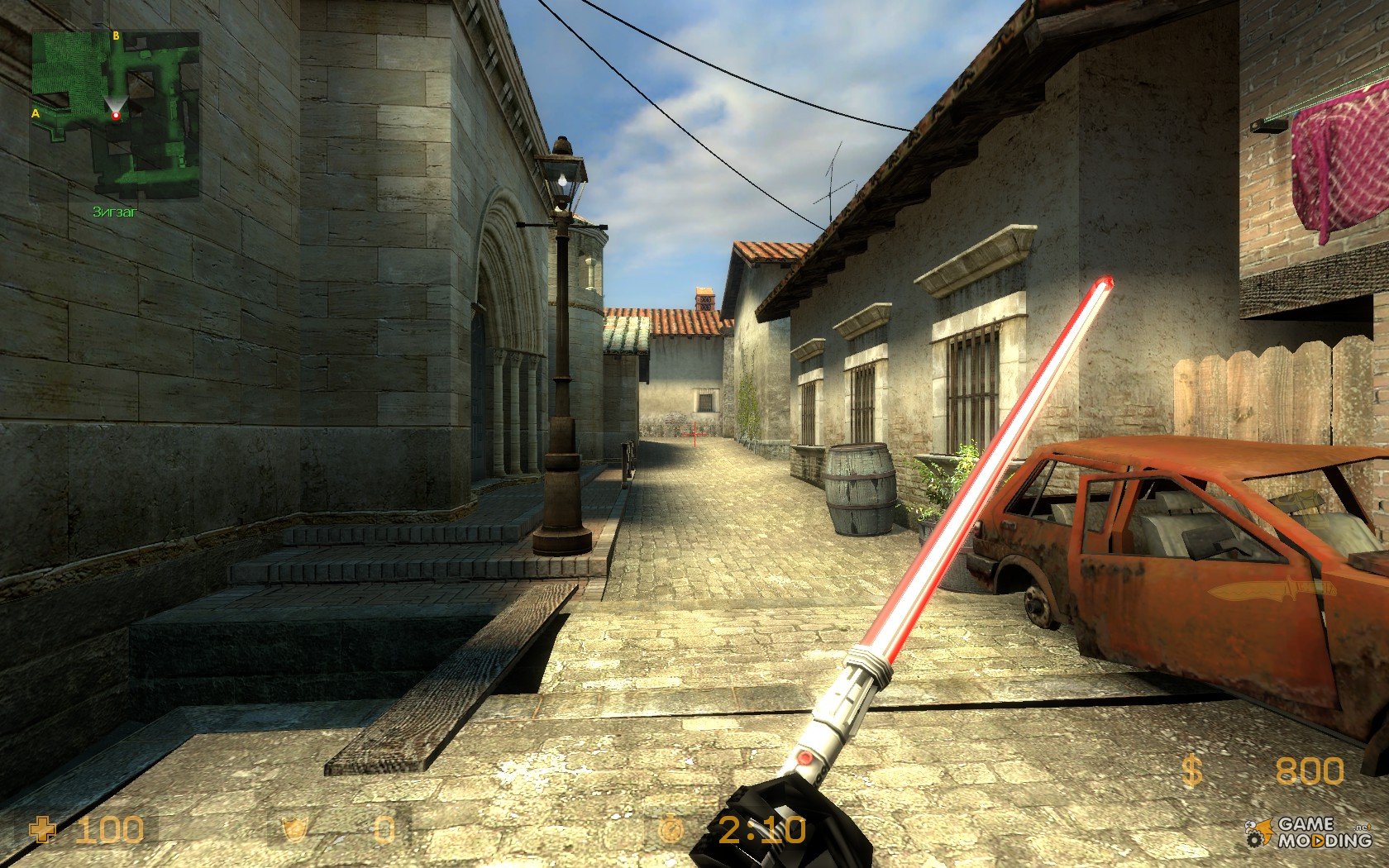Click bomb site A marker on radar
Image resolution: width=1389 pixels, height=868 pixels.
36,112
